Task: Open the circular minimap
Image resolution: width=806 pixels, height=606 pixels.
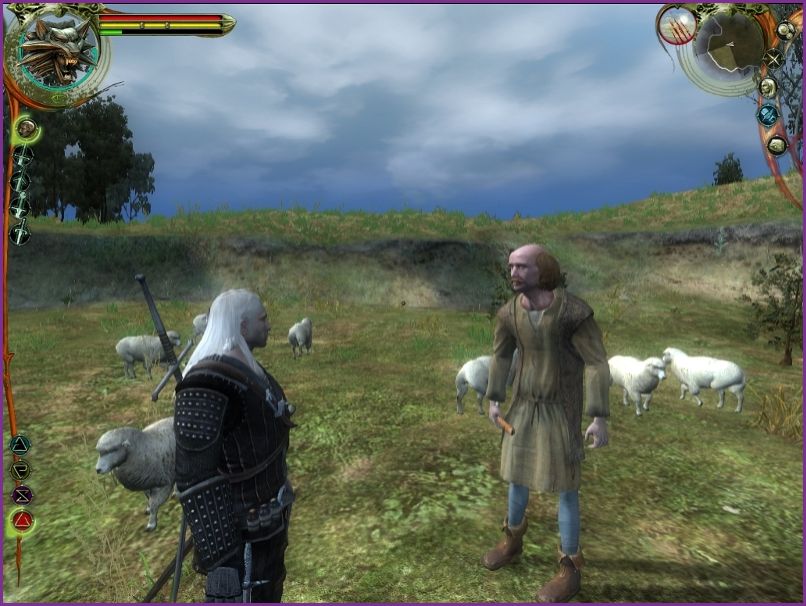Action: point(729,46)
